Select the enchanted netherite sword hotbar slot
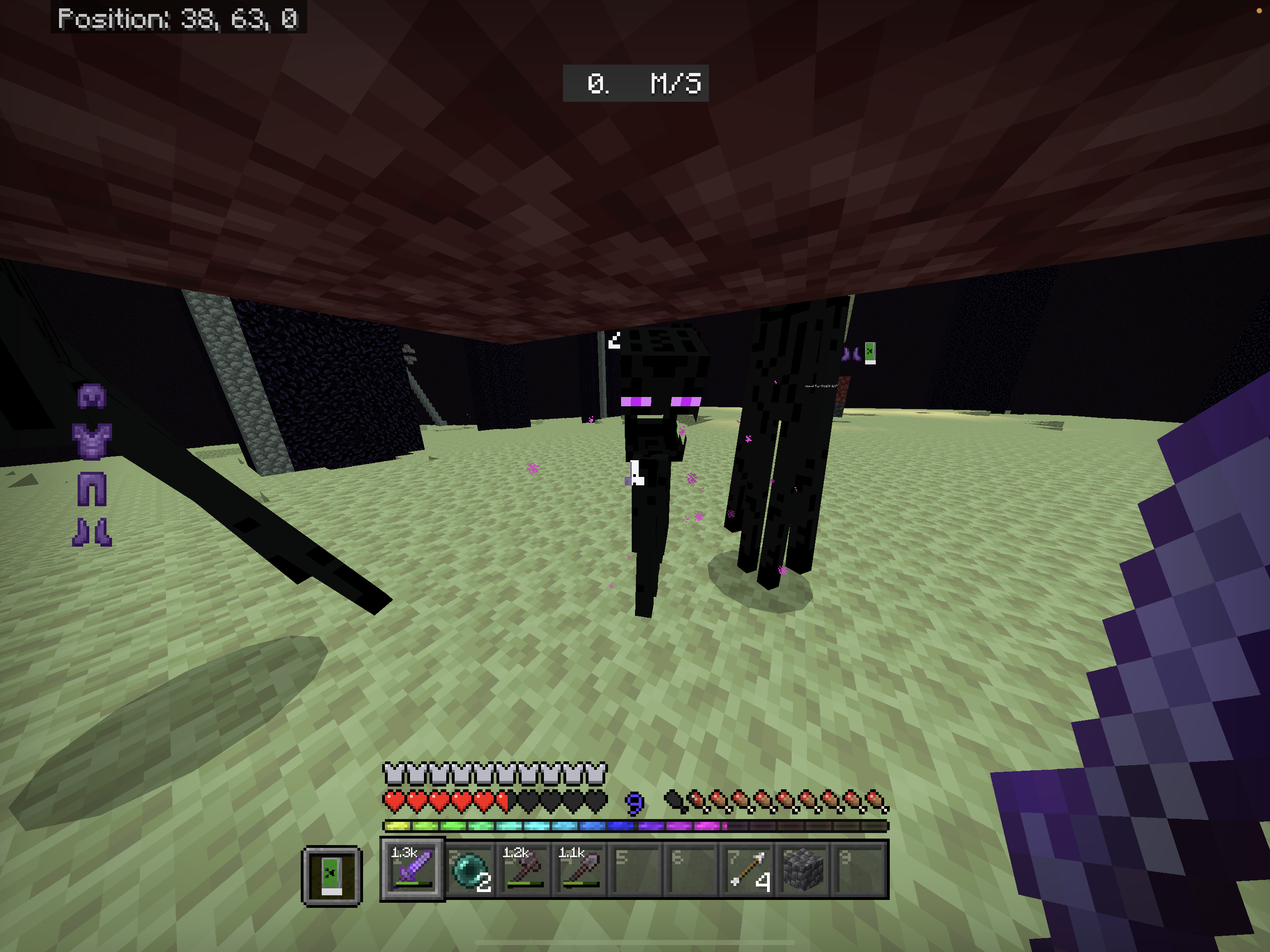The height and width of the screenshot is (952, 1270). pos(412,869)
